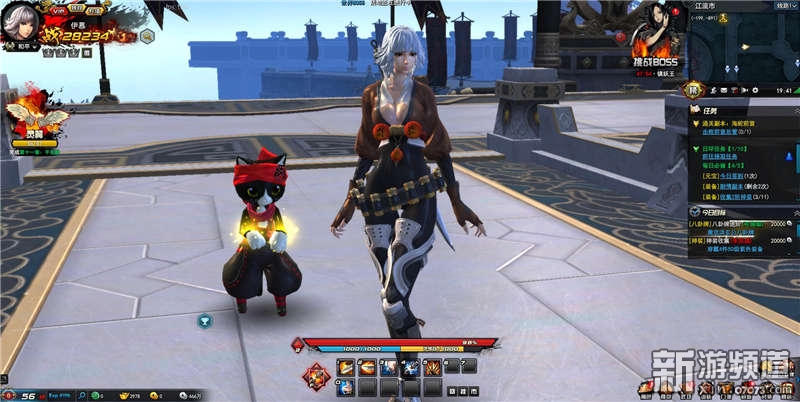The image size is (800, 402).
Task: Click the round magnifier icon beside combat power
Action: tap(147, 36)
